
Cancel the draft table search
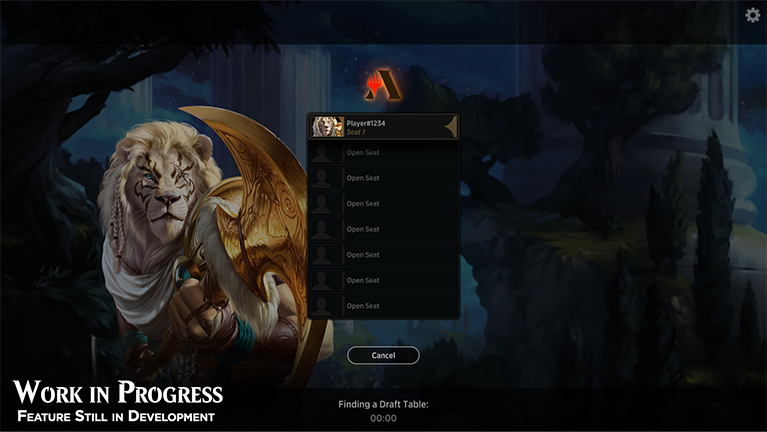(x=383, y=355)
